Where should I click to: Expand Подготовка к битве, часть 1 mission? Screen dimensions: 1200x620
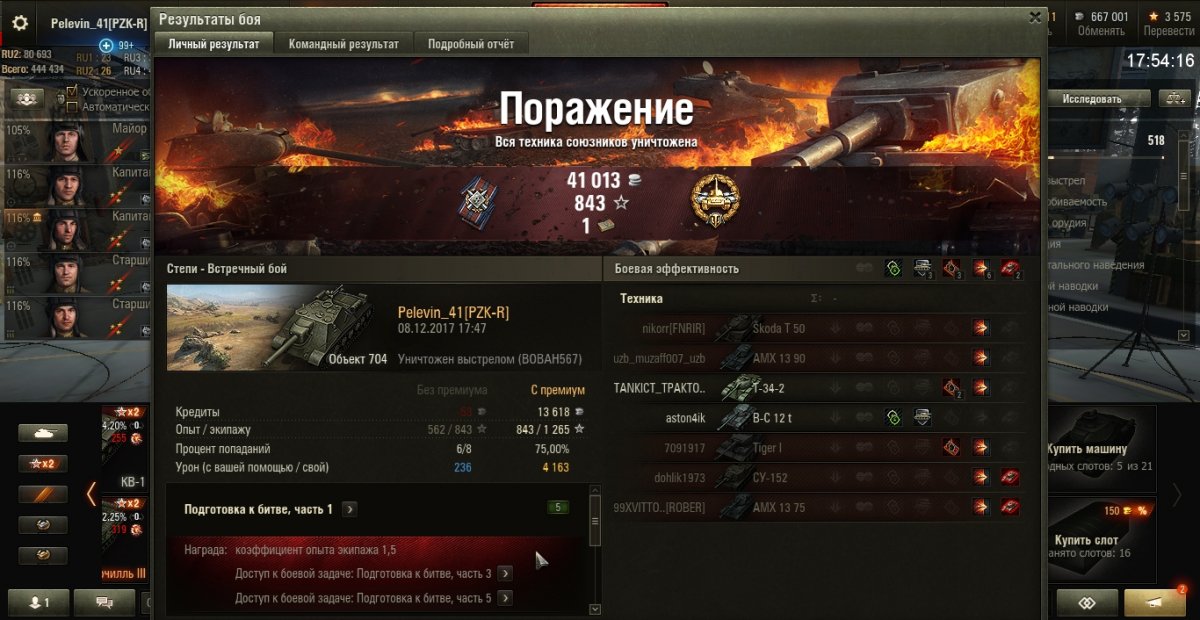point(349,509)
